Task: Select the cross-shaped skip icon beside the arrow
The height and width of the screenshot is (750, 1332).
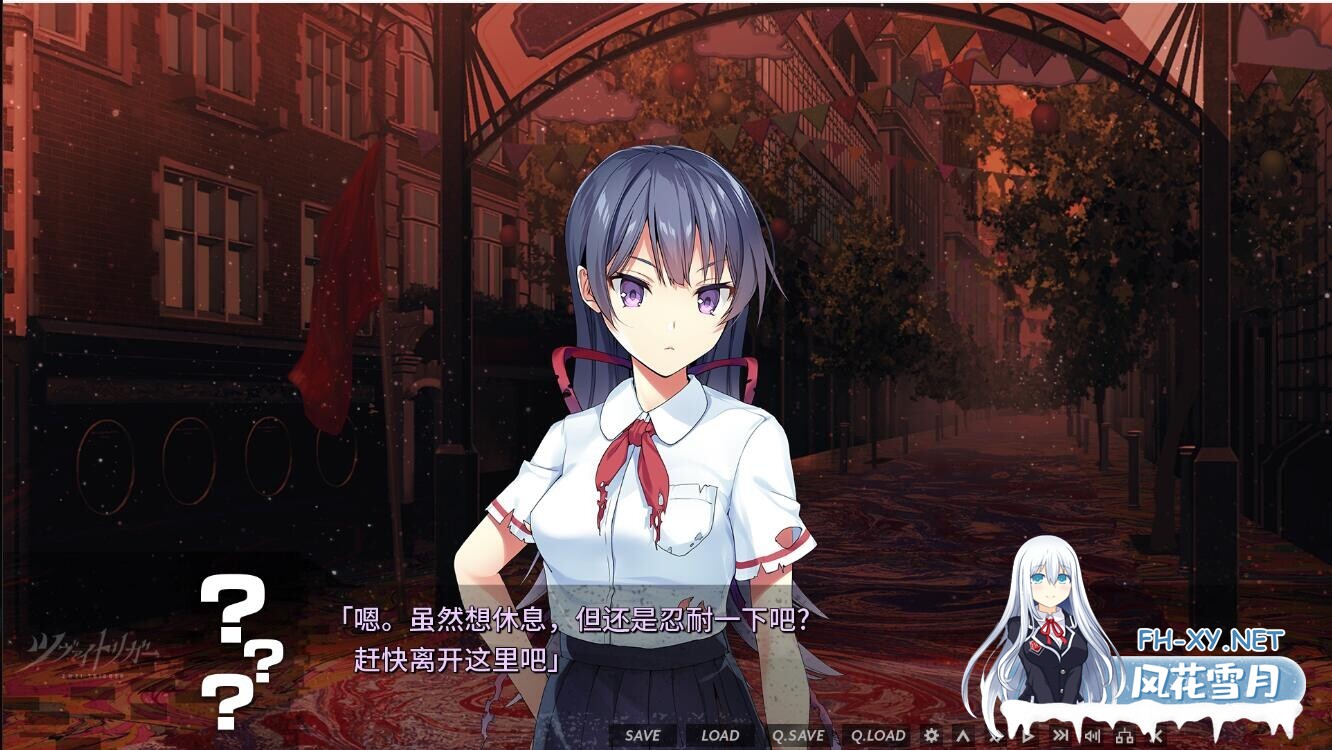Action: pyautogui.click(x=996, y=737)
